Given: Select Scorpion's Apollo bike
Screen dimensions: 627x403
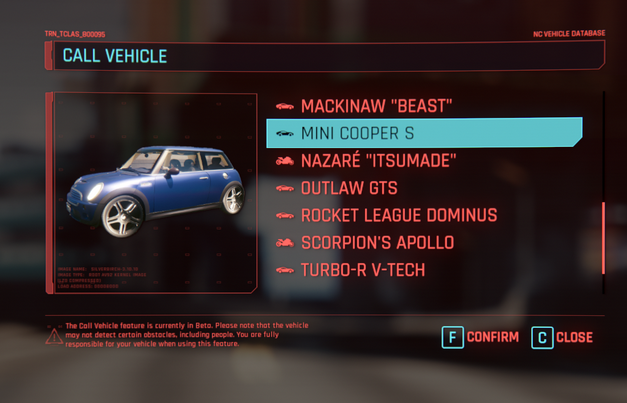Looking at the screenshot, I should point(377,243).
